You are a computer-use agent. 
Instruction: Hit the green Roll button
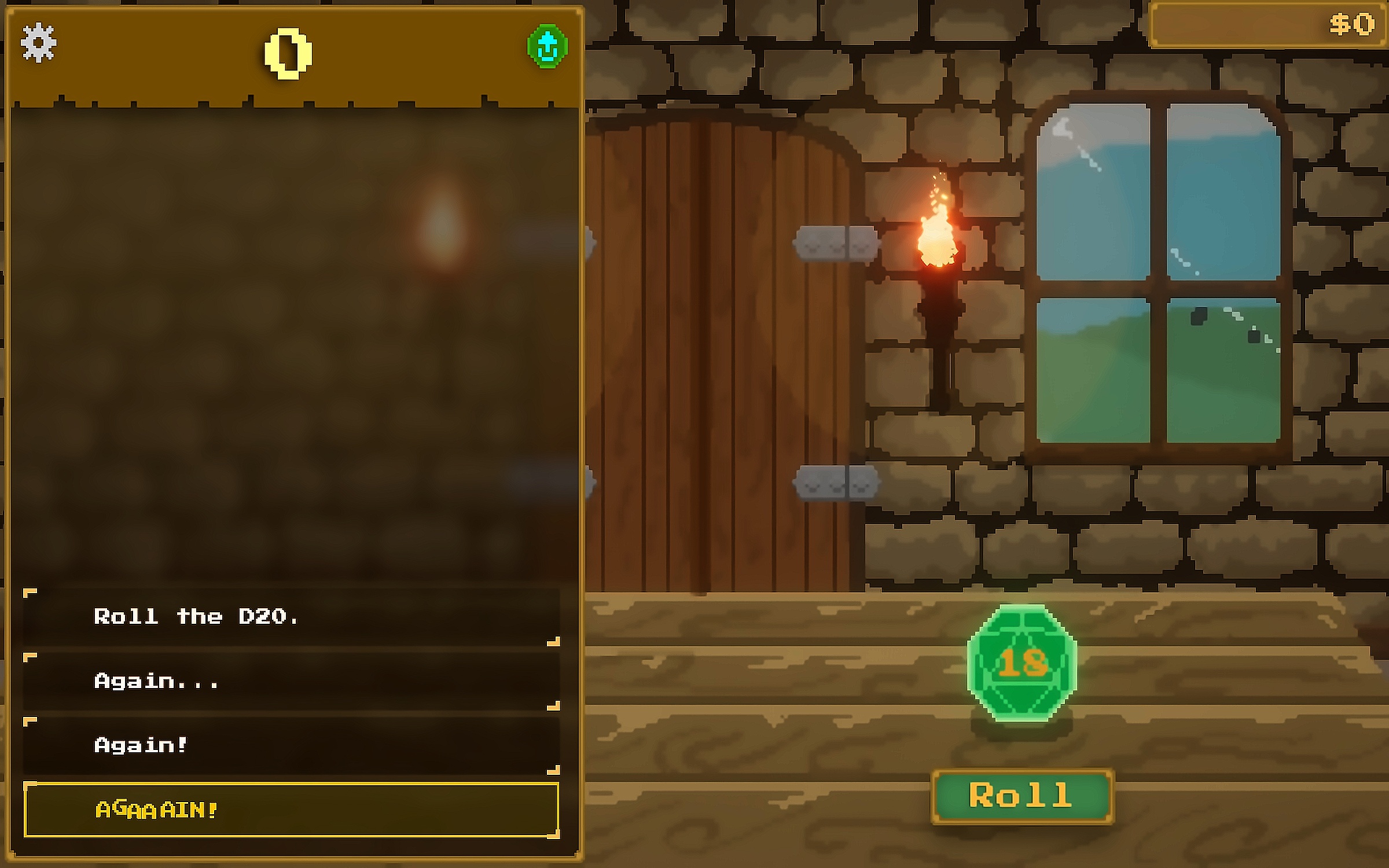click(1021, 796)
